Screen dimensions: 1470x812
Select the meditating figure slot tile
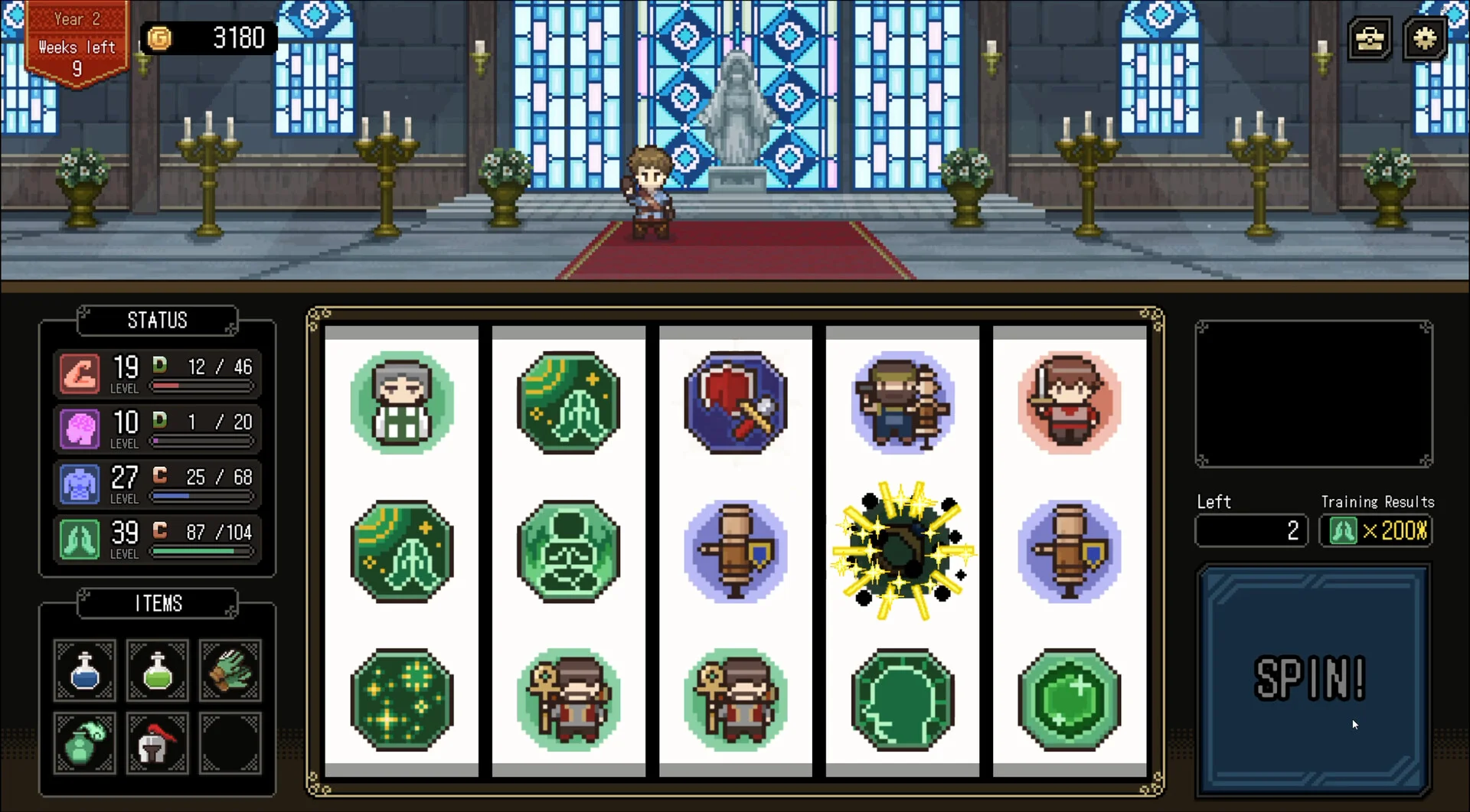568,551
